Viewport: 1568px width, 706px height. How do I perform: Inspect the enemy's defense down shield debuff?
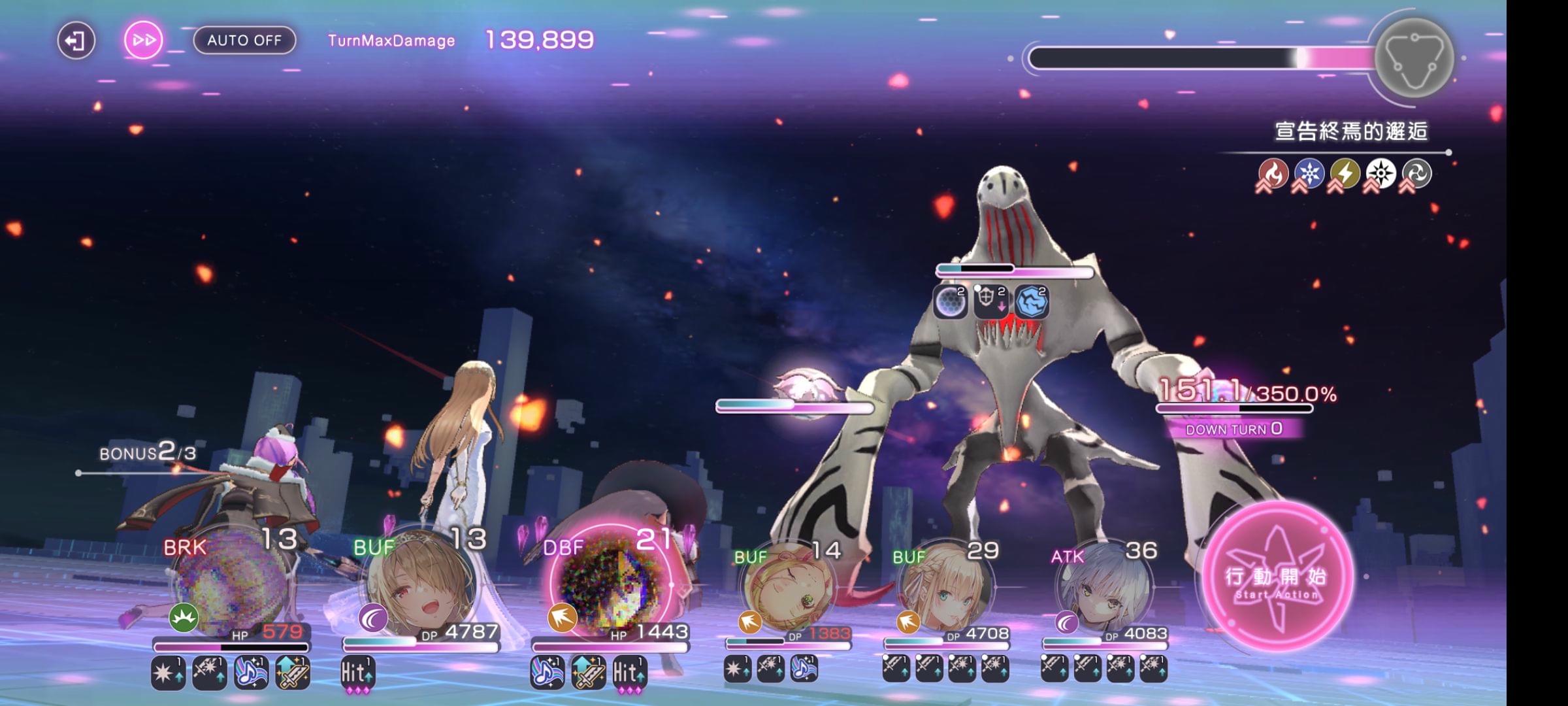[990, 301]
